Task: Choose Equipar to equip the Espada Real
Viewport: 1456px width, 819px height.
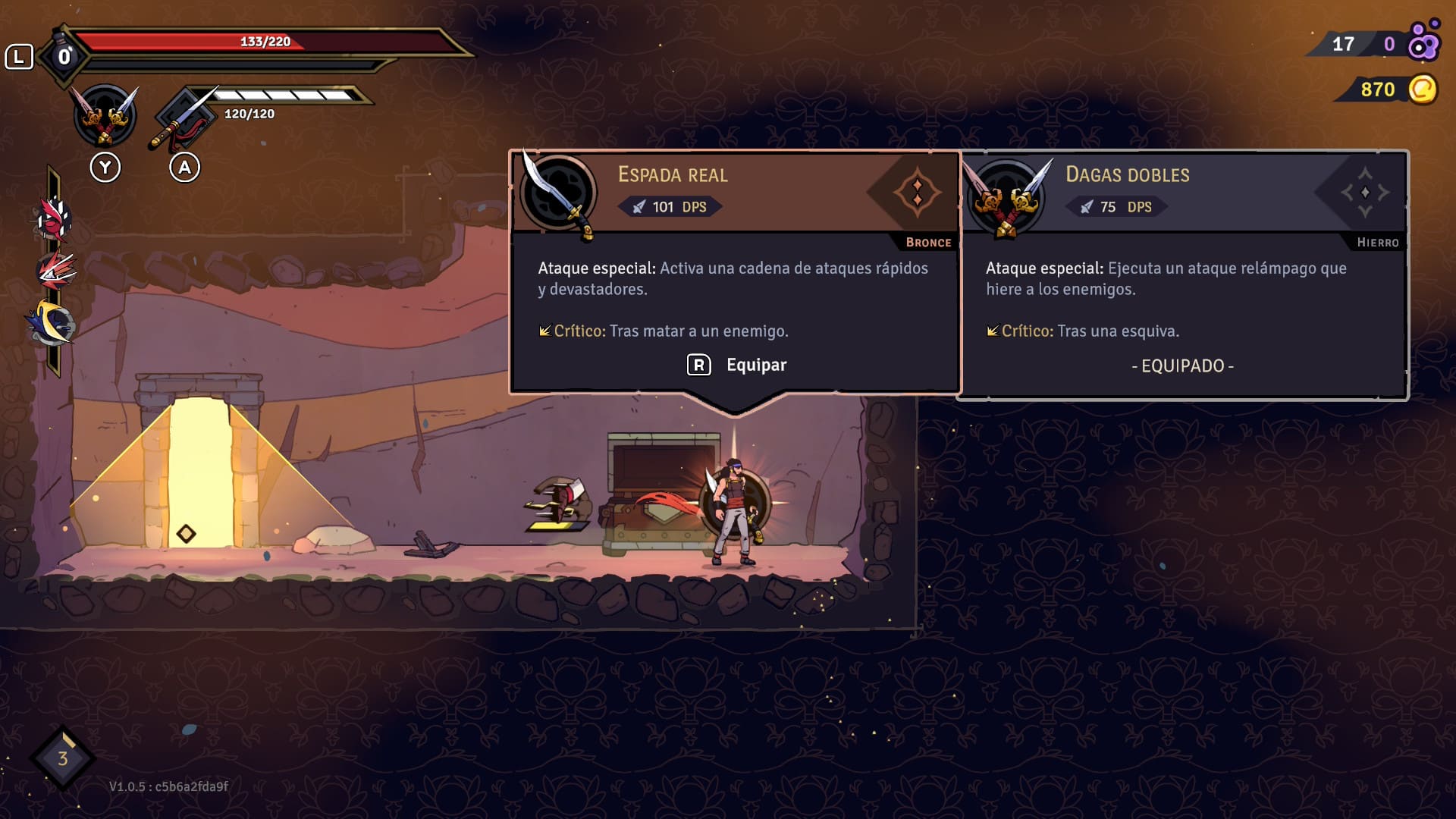Action: coord(738,366)
